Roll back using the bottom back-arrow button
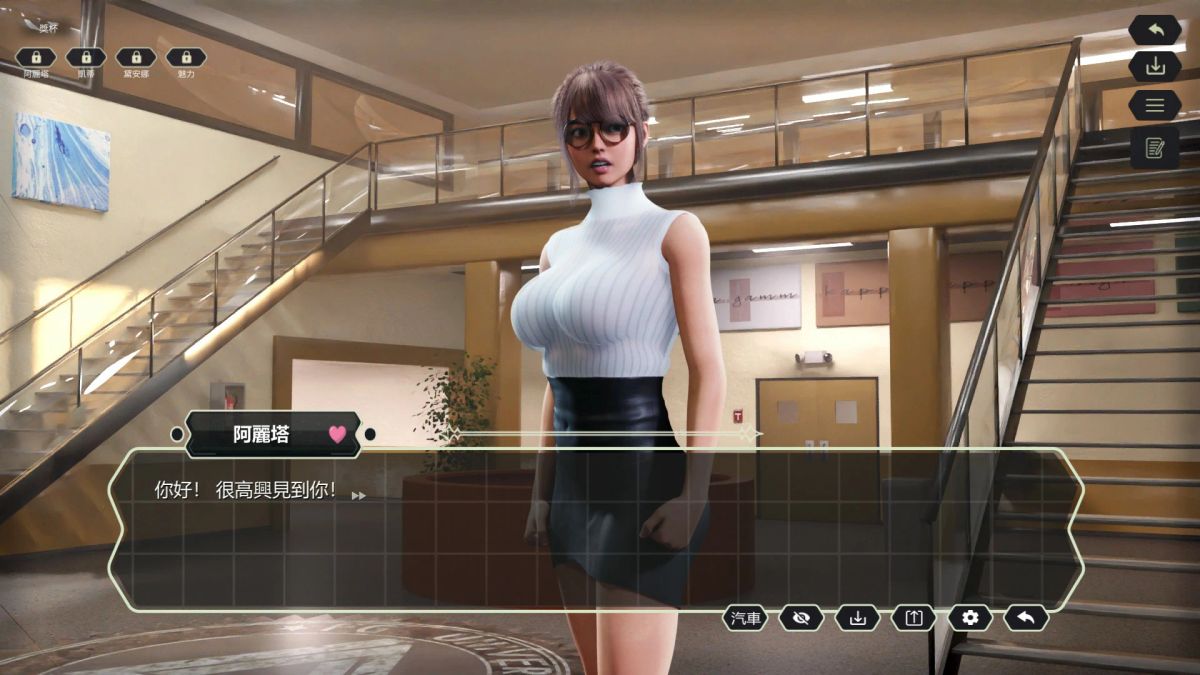The height and width of the screenshot is (675, 1200). tap(1025, 618)
